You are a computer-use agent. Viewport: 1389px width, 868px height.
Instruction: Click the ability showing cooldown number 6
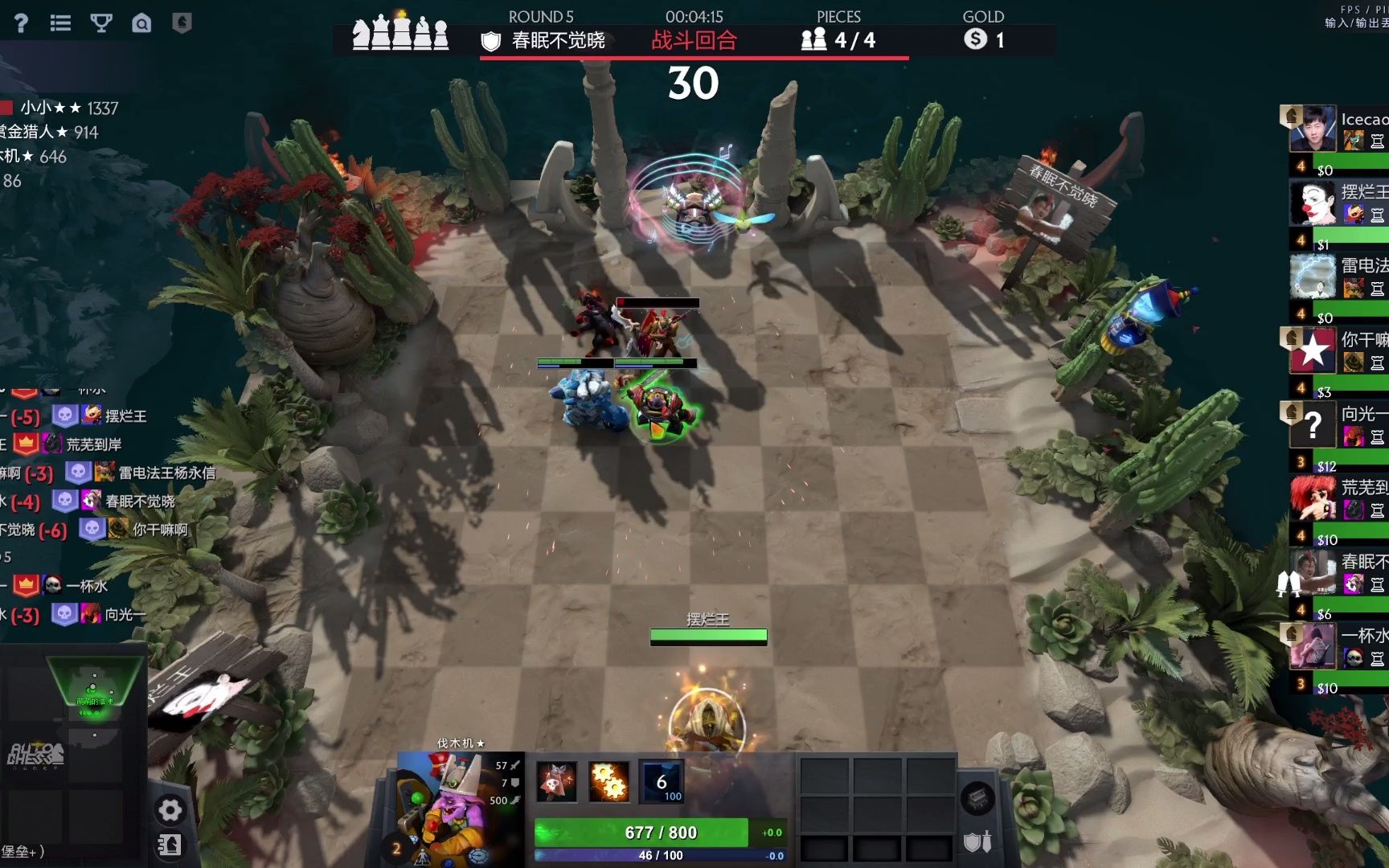(x=662, y=781)
